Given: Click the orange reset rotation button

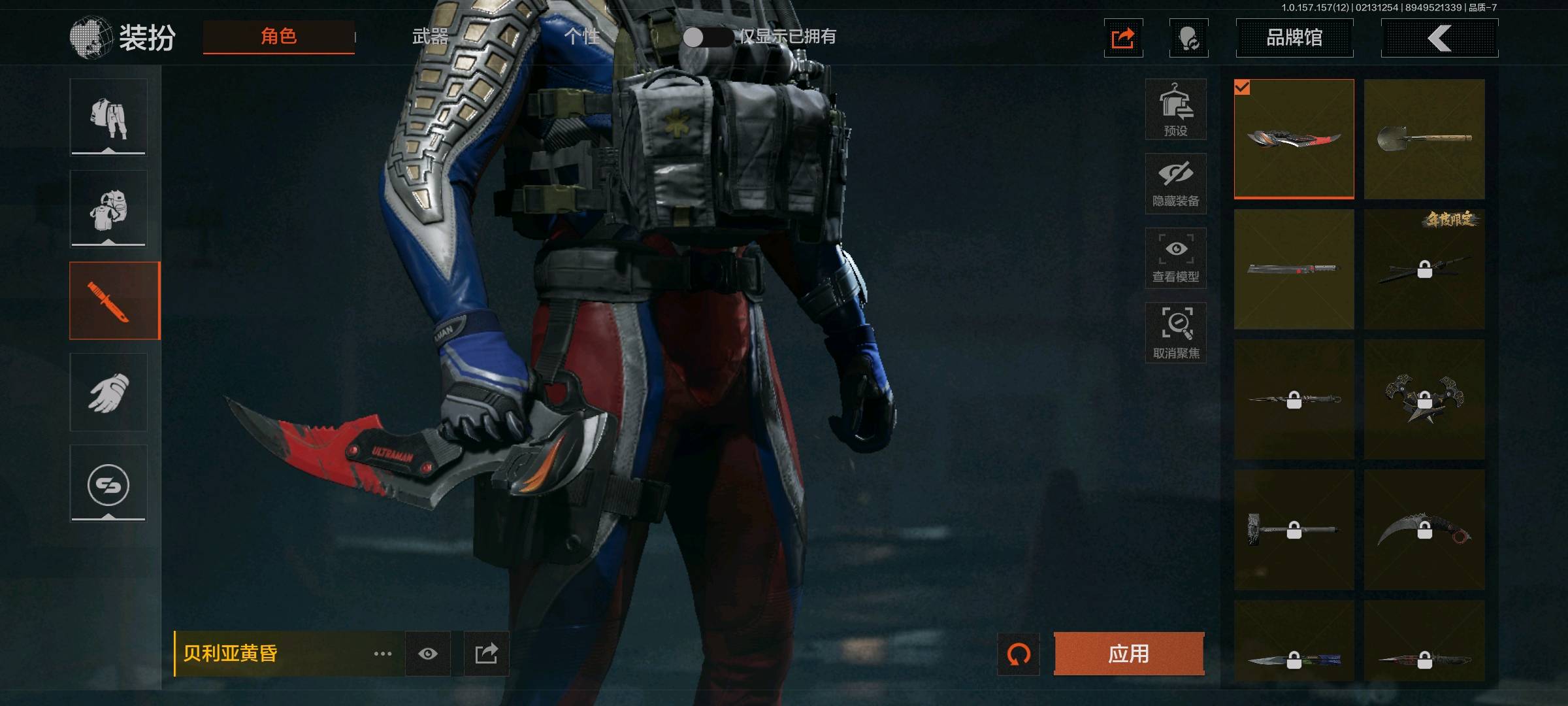Looking at the screenshot, I should pos(1019,654).
